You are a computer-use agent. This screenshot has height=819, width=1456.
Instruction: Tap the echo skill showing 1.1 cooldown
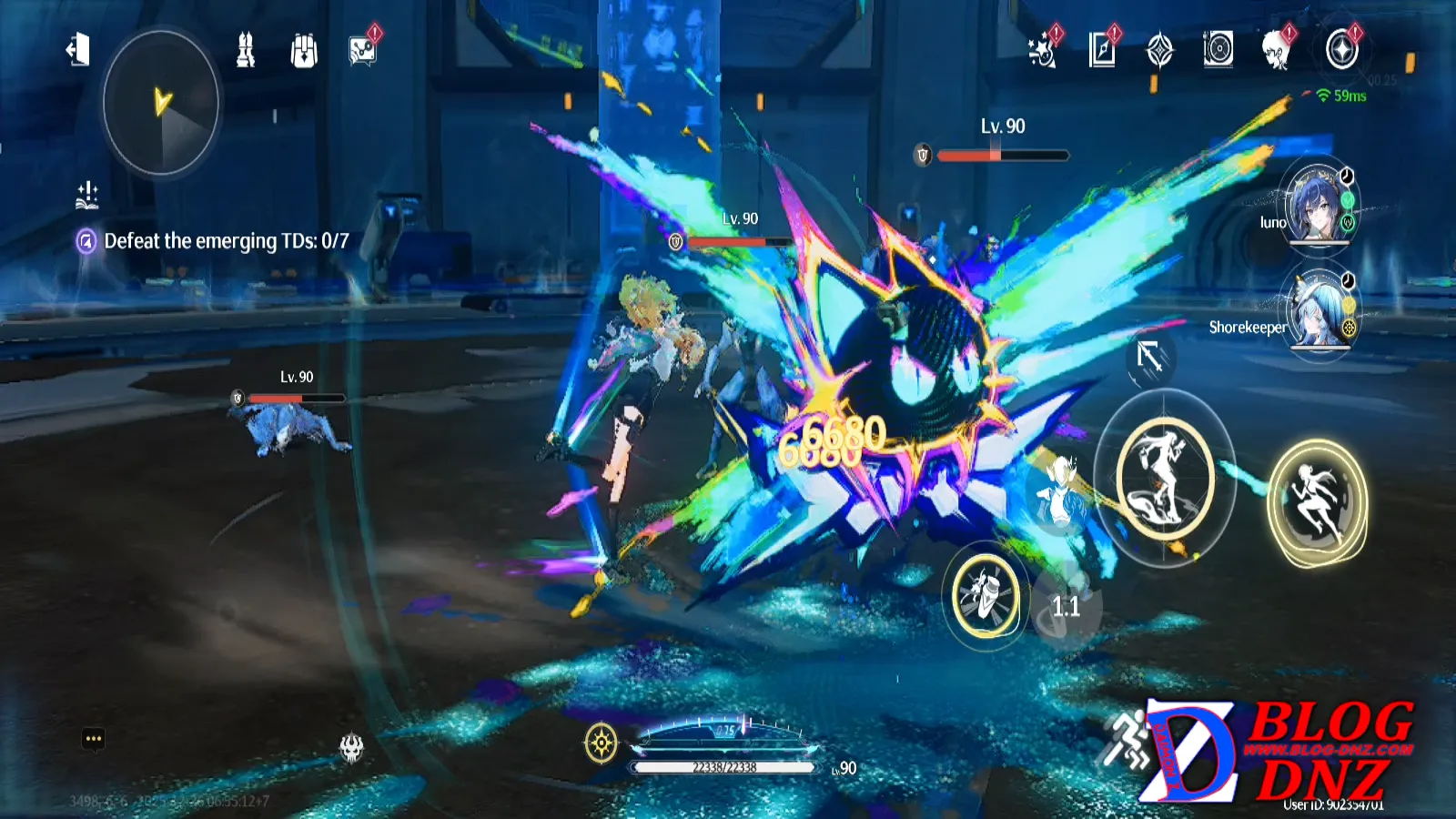tap(1066, 605)
